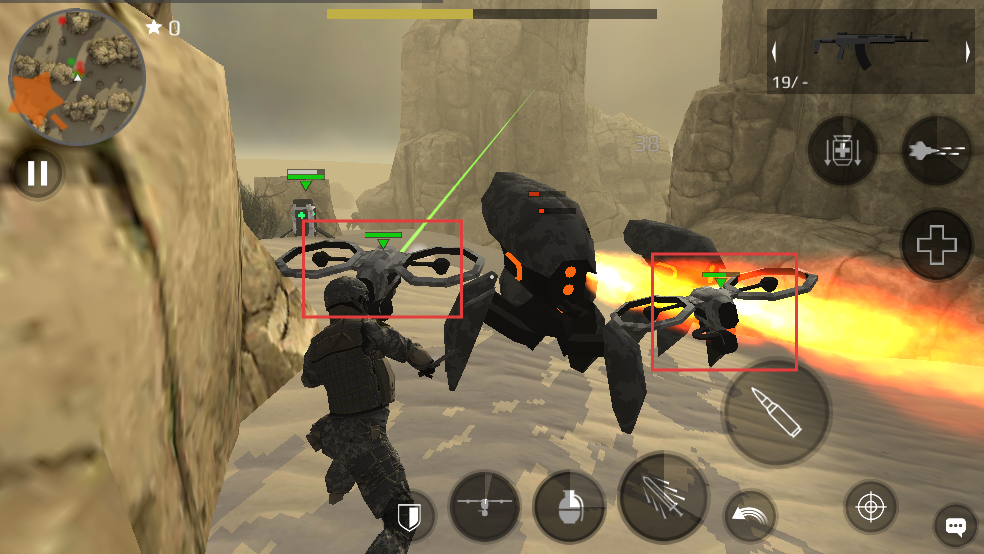Call in the medical supply drop
The width and height of the screenshot is (984, 554).
point(842,152)
